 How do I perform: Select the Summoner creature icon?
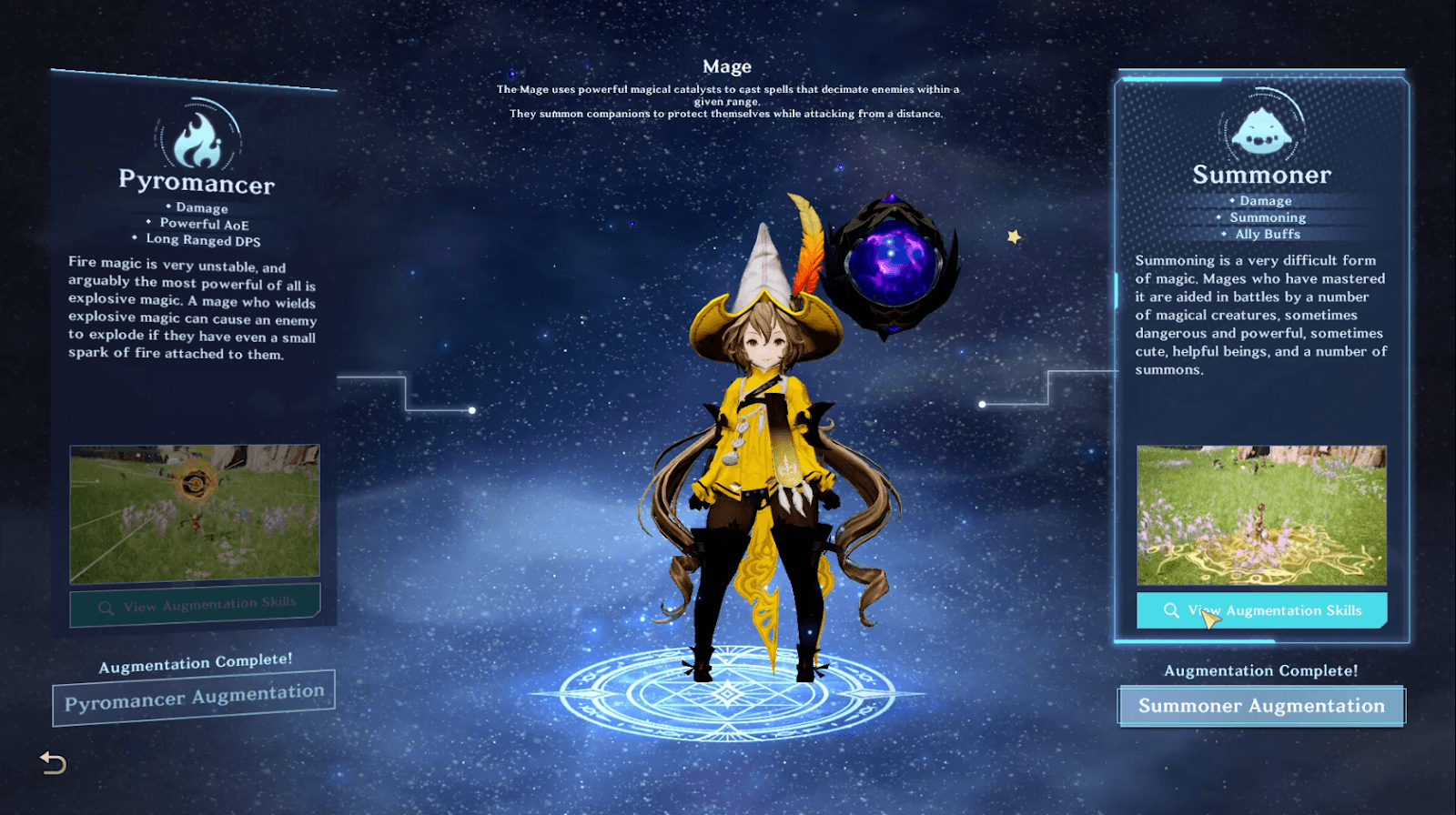(x=1262, y=134)
